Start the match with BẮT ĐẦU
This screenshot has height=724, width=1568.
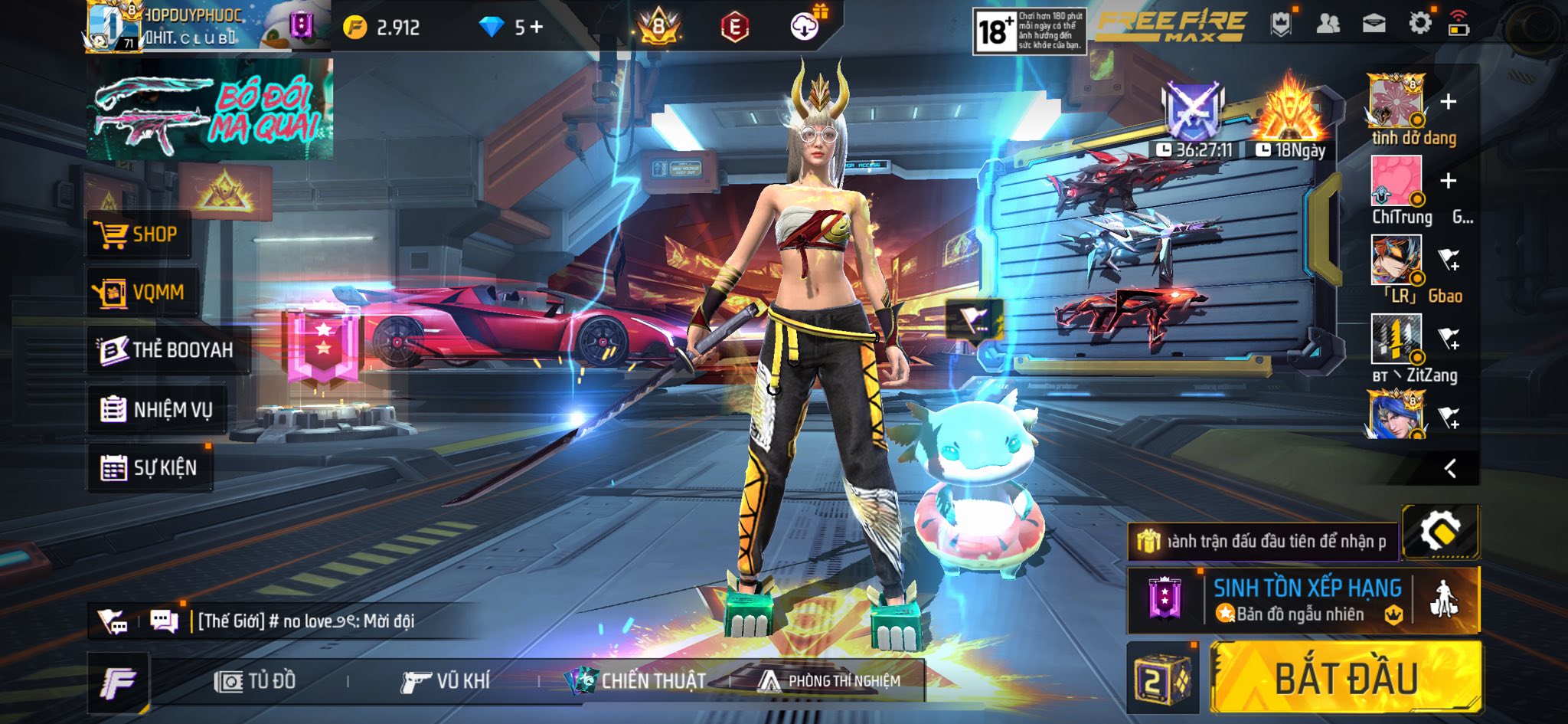[x=1346, y=678]
